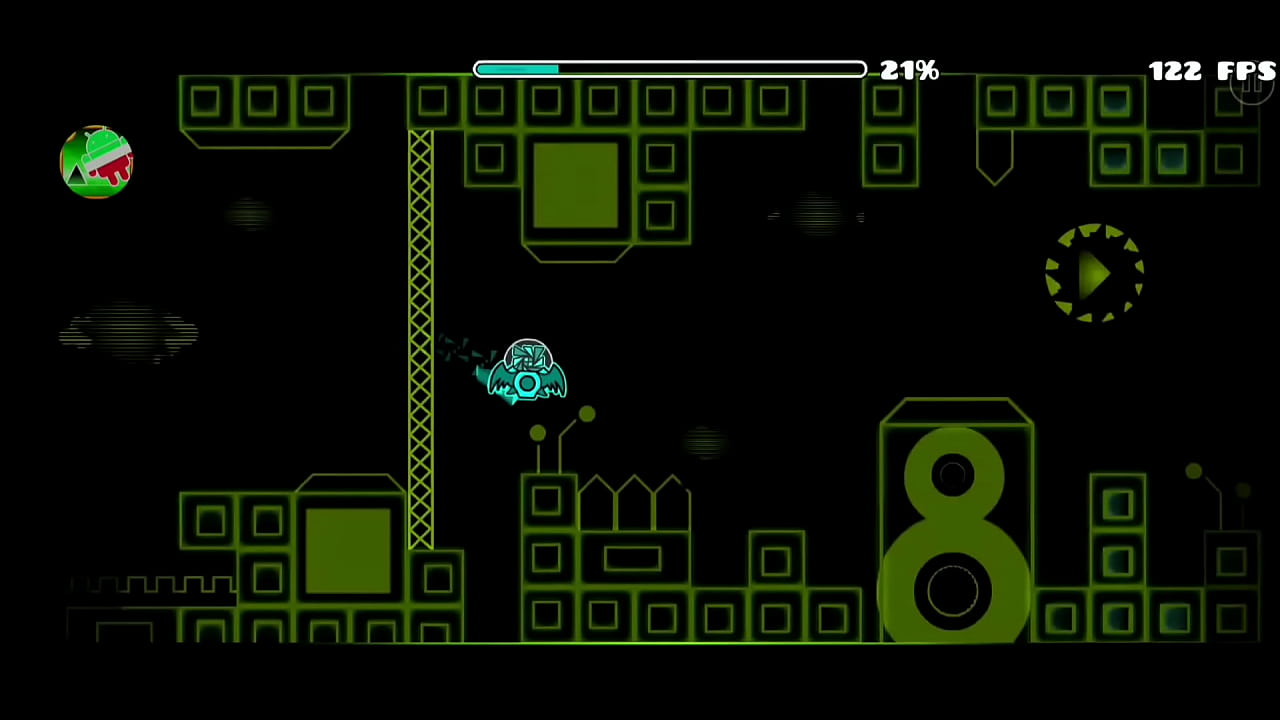Pause the level with the pause button
This screenshot has width=1280, height=720.
pos(1251,84)
